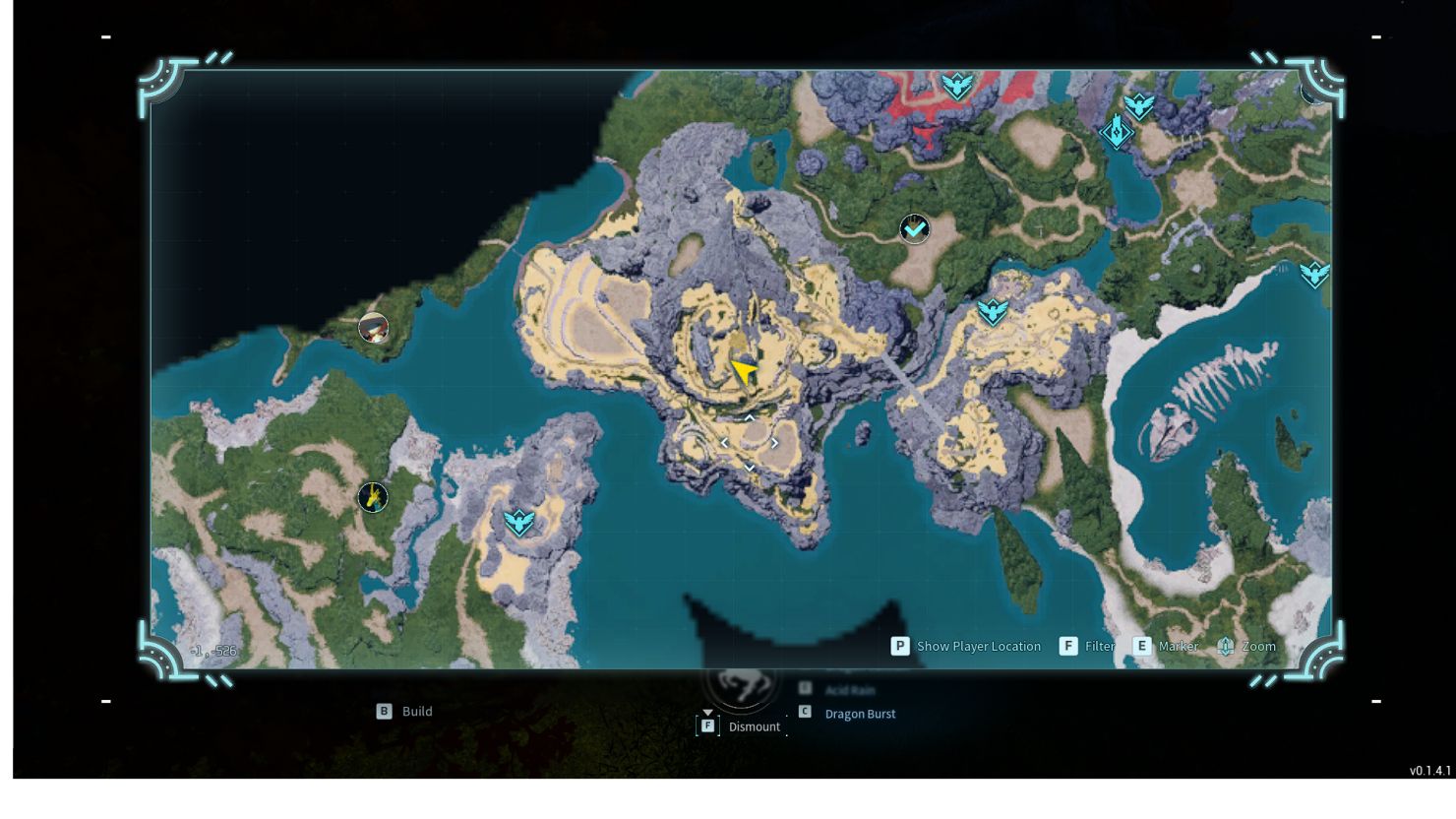The width and height of the screenshot is (1456, 819).
Task: Toggle Show Player Location
Action: [900, 647]
